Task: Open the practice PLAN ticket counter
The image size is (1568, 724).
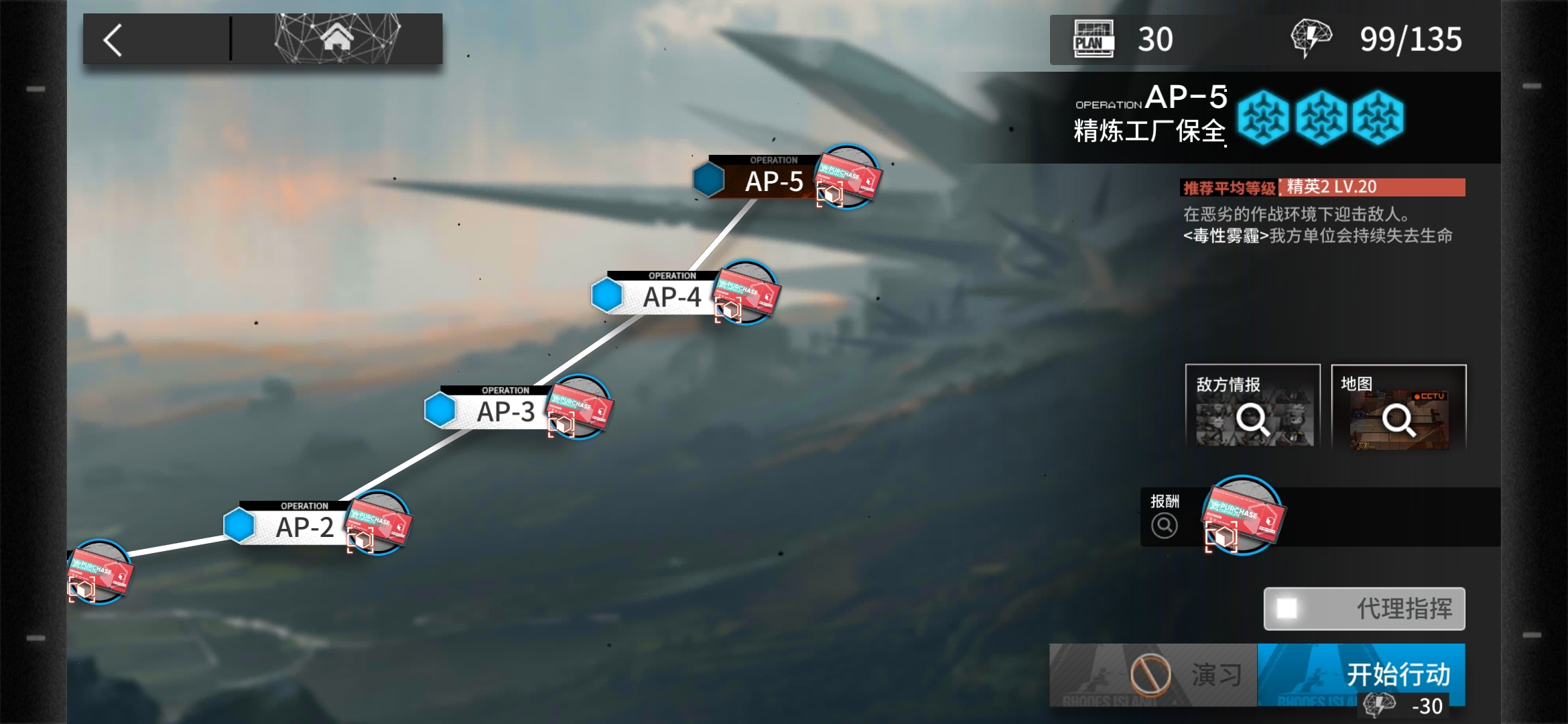Action: click(x=1124, y=39)
